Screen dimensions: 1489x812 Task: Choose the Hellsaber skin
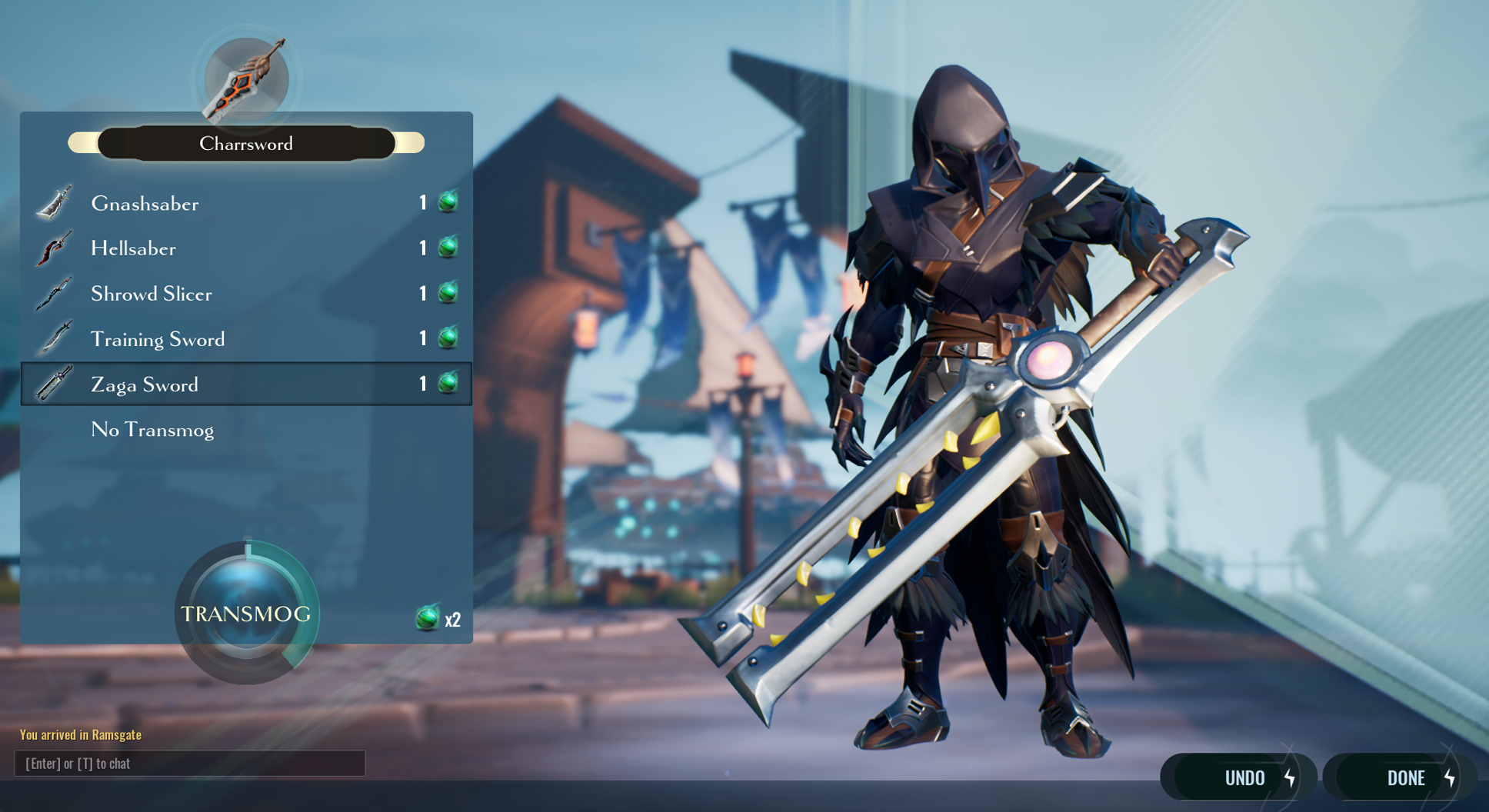(246, 248)
